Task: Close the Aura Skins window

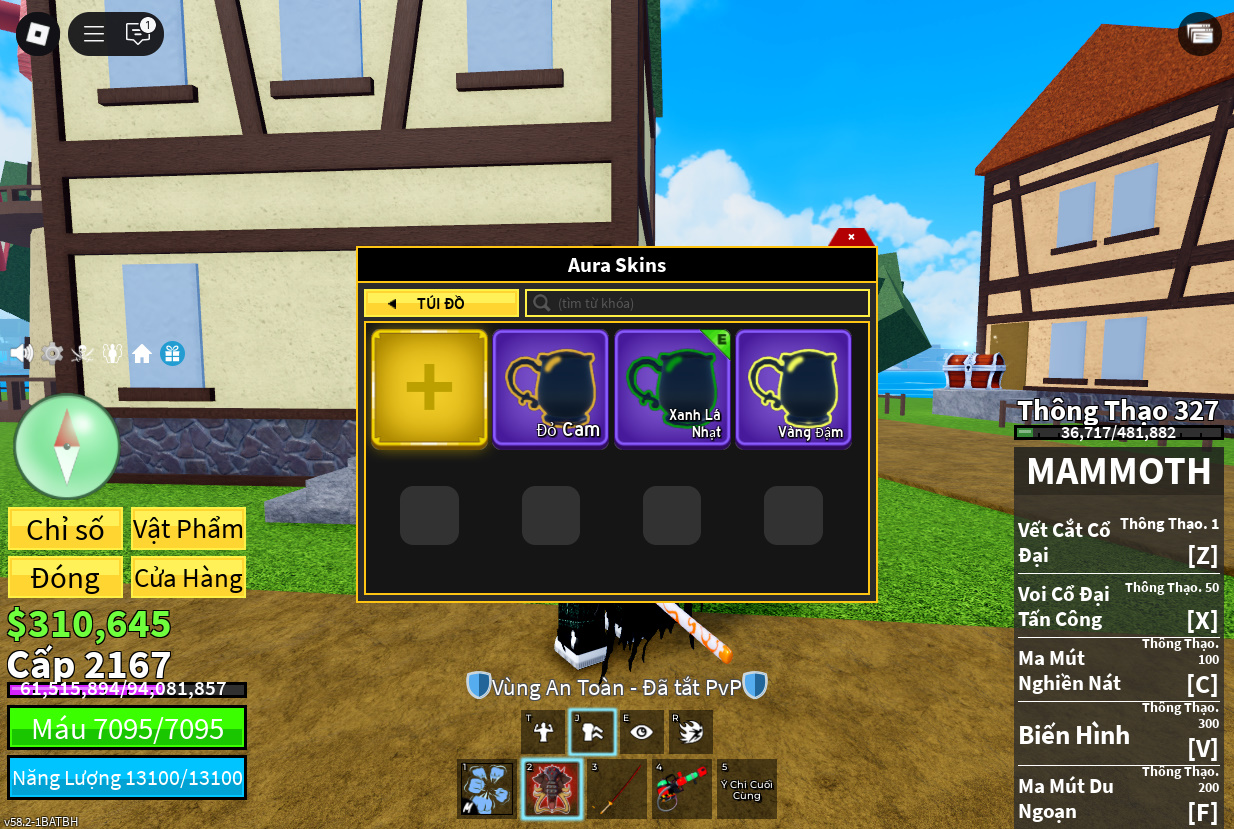Action: point(851,237)
